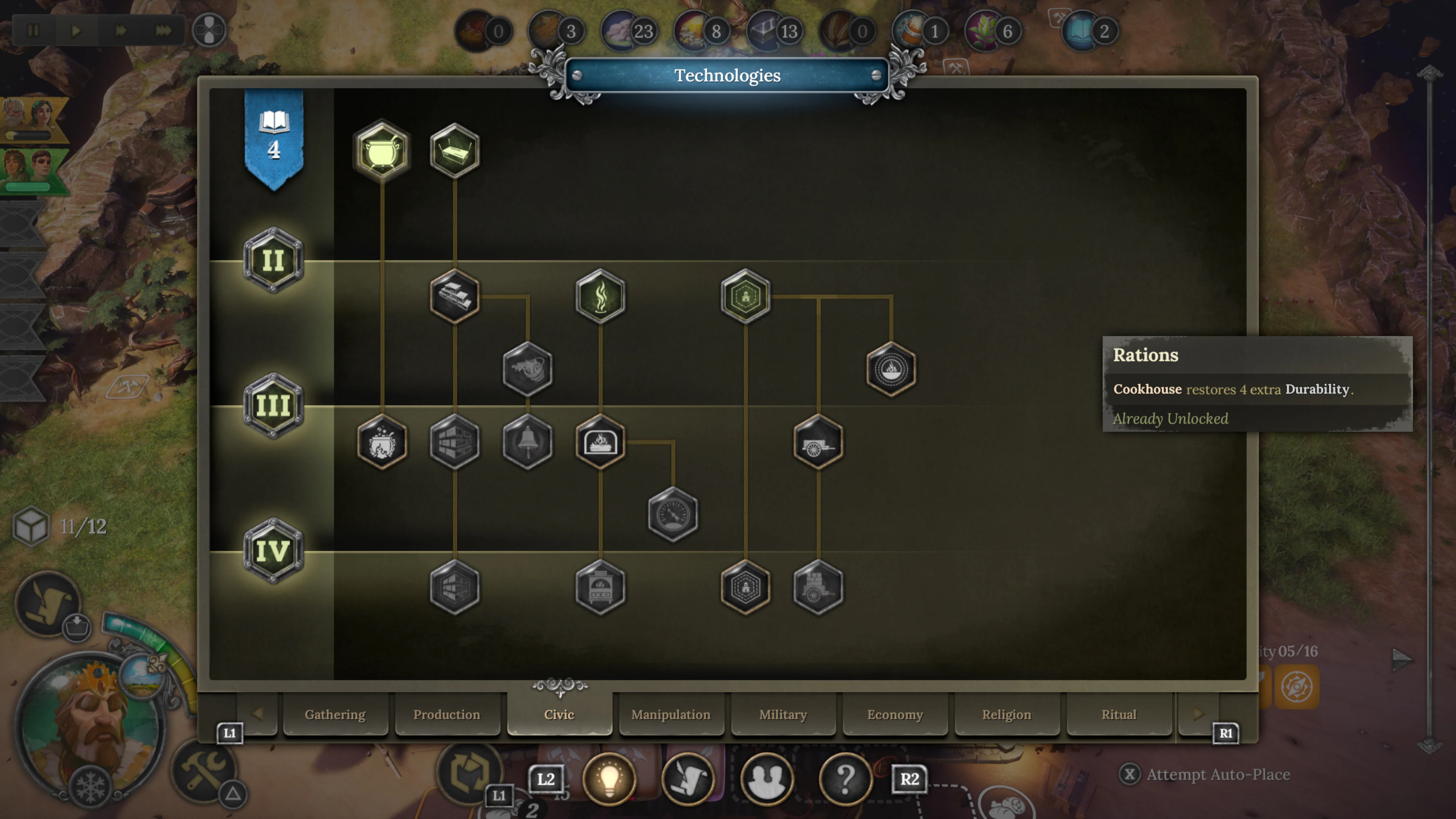Select the pressure gauge technology node
Screen dimensions: 1456x819
click(673, 516)
